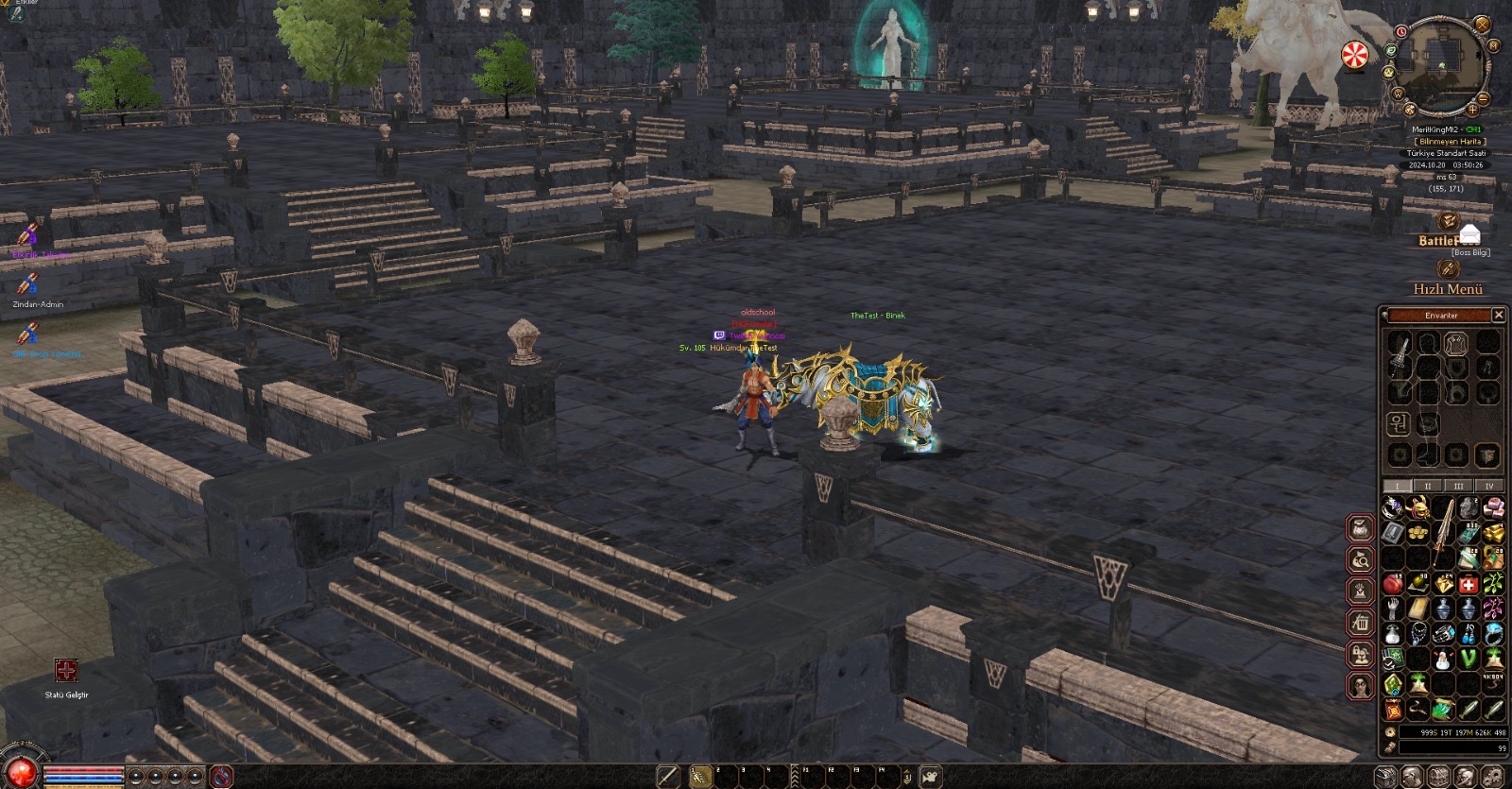Pick the blue gem ring item
The image size is (1512, 789).
[x=1493, y=634]
